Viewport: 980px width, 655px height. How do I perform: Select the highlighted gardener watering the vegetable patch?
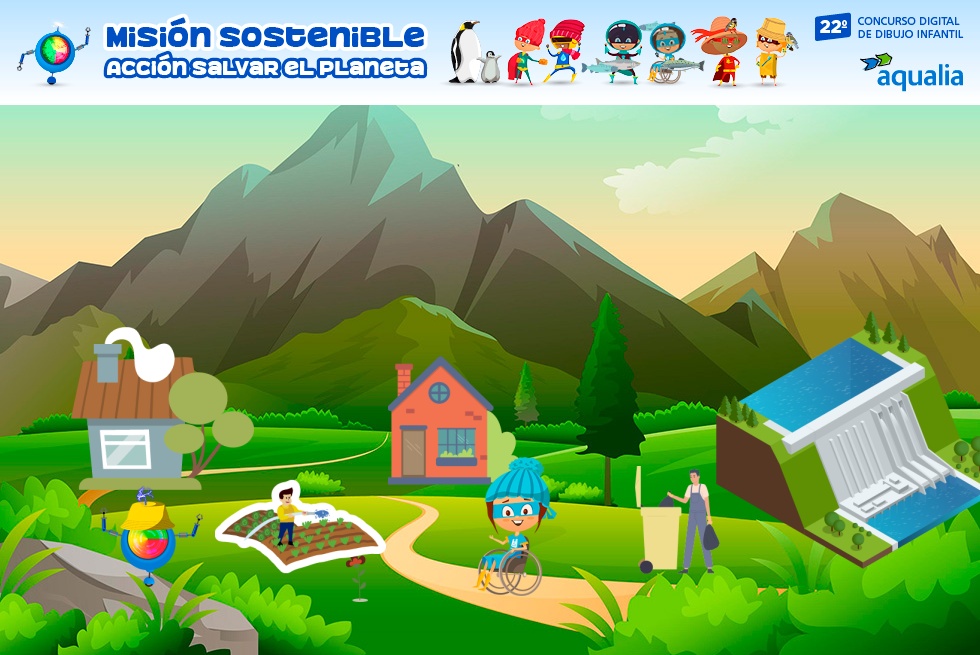(298, 528)
